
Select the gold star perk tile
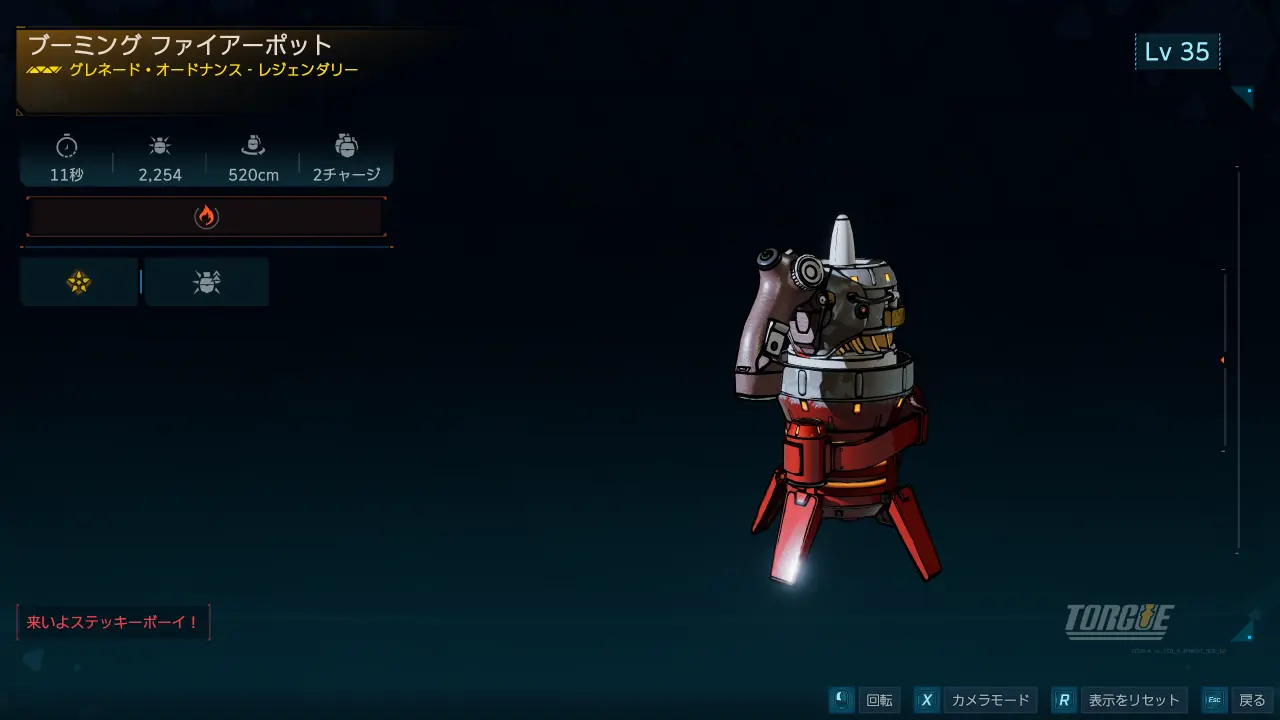79,283
